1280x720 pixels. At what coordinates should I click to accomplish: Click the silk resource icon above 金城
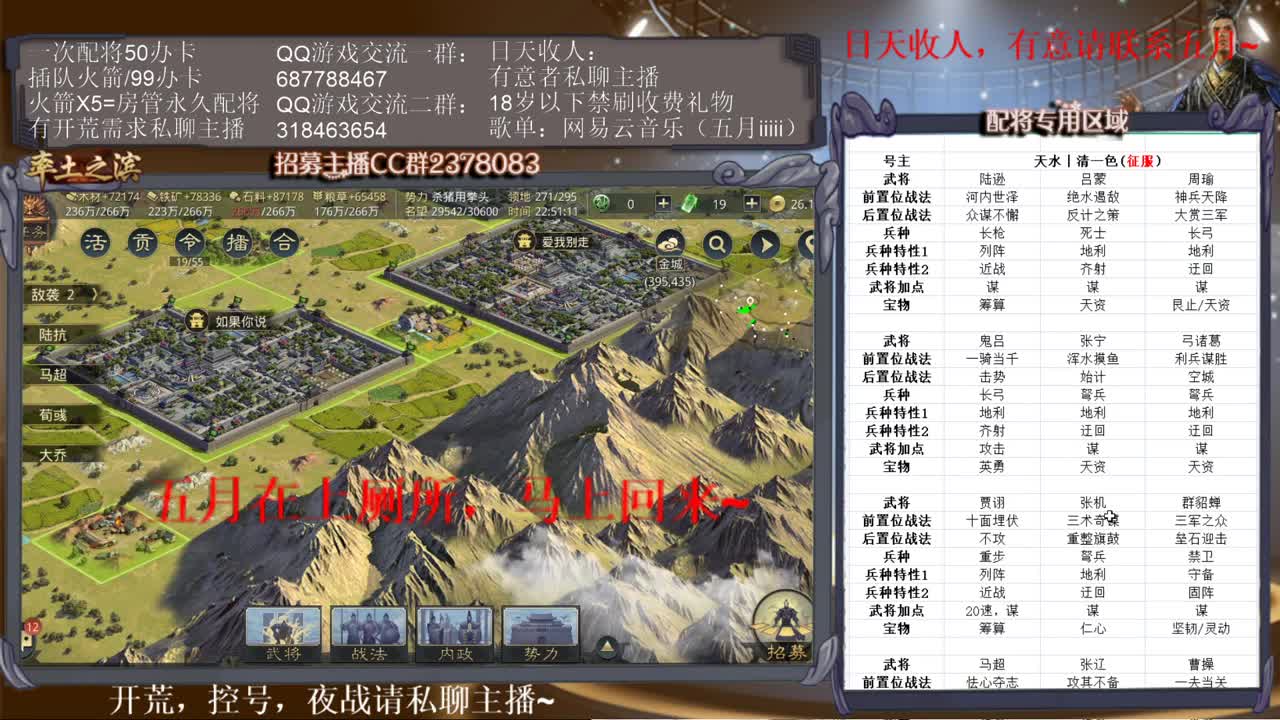[x=671, y=243]
